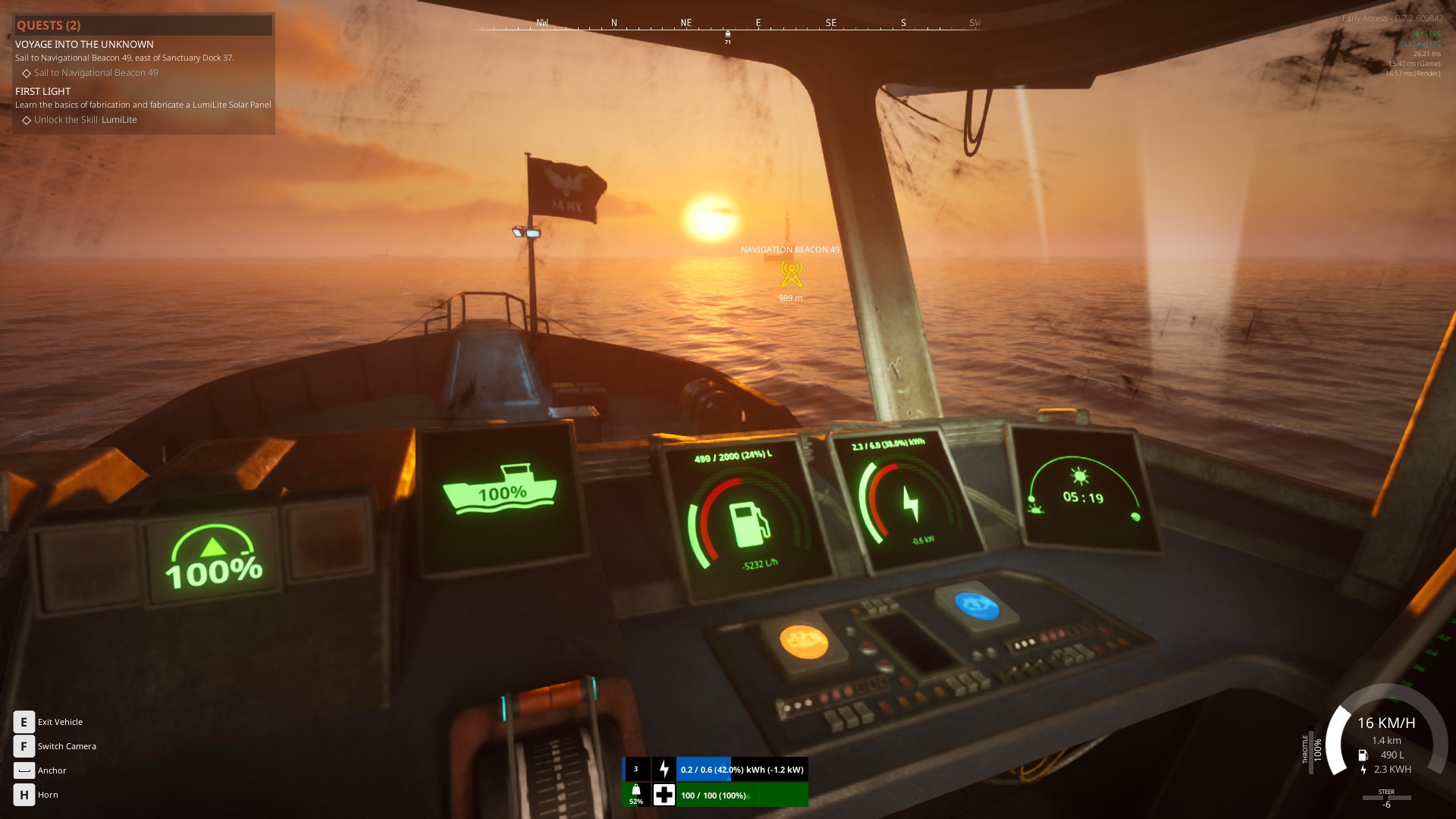Screen dimensions: 1456x819
Task: Click the compass heading bar
Action: [726, 26]
